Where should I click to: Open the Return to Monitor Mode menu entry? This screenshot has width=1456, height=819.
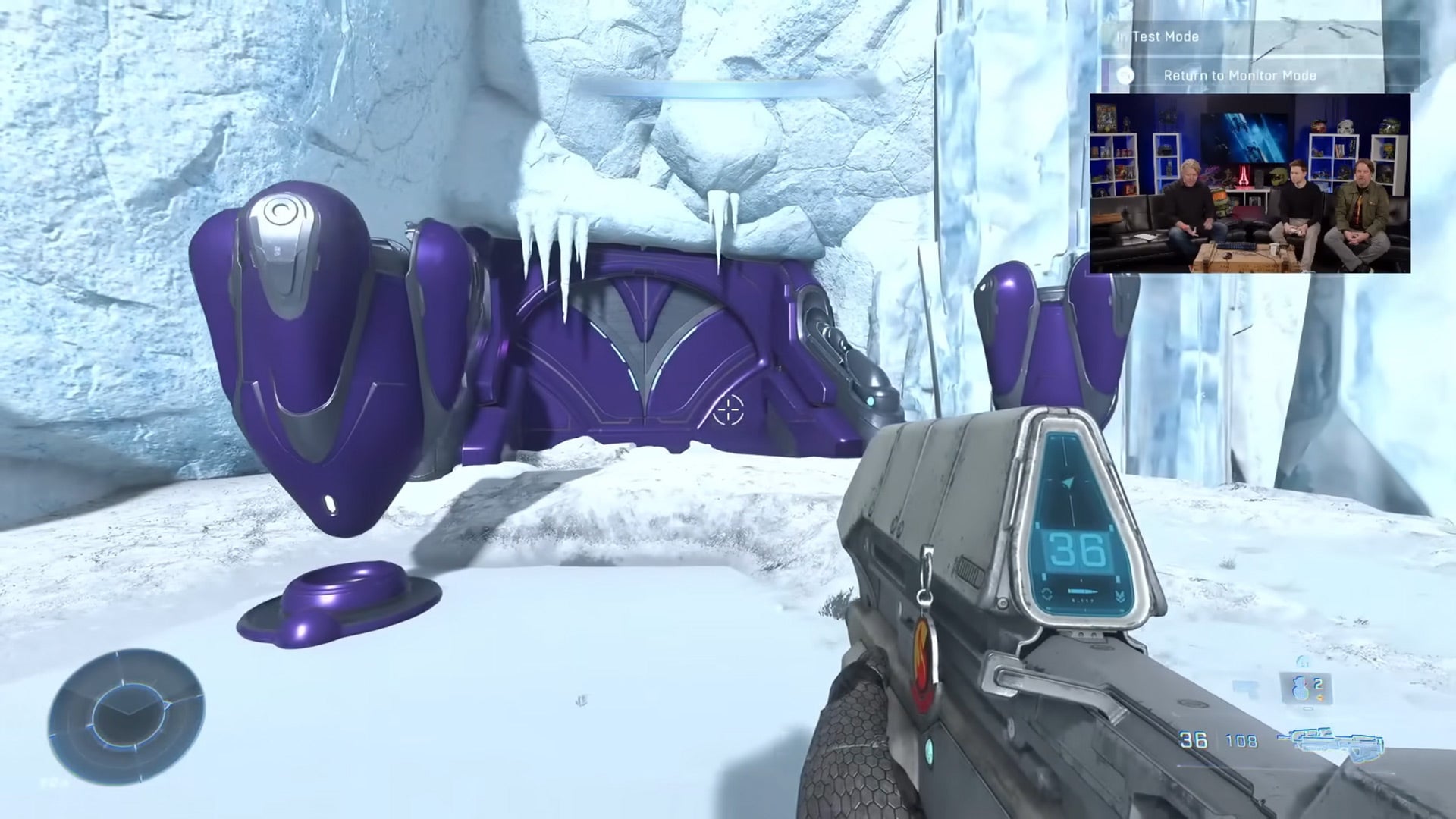point(1239,75)
